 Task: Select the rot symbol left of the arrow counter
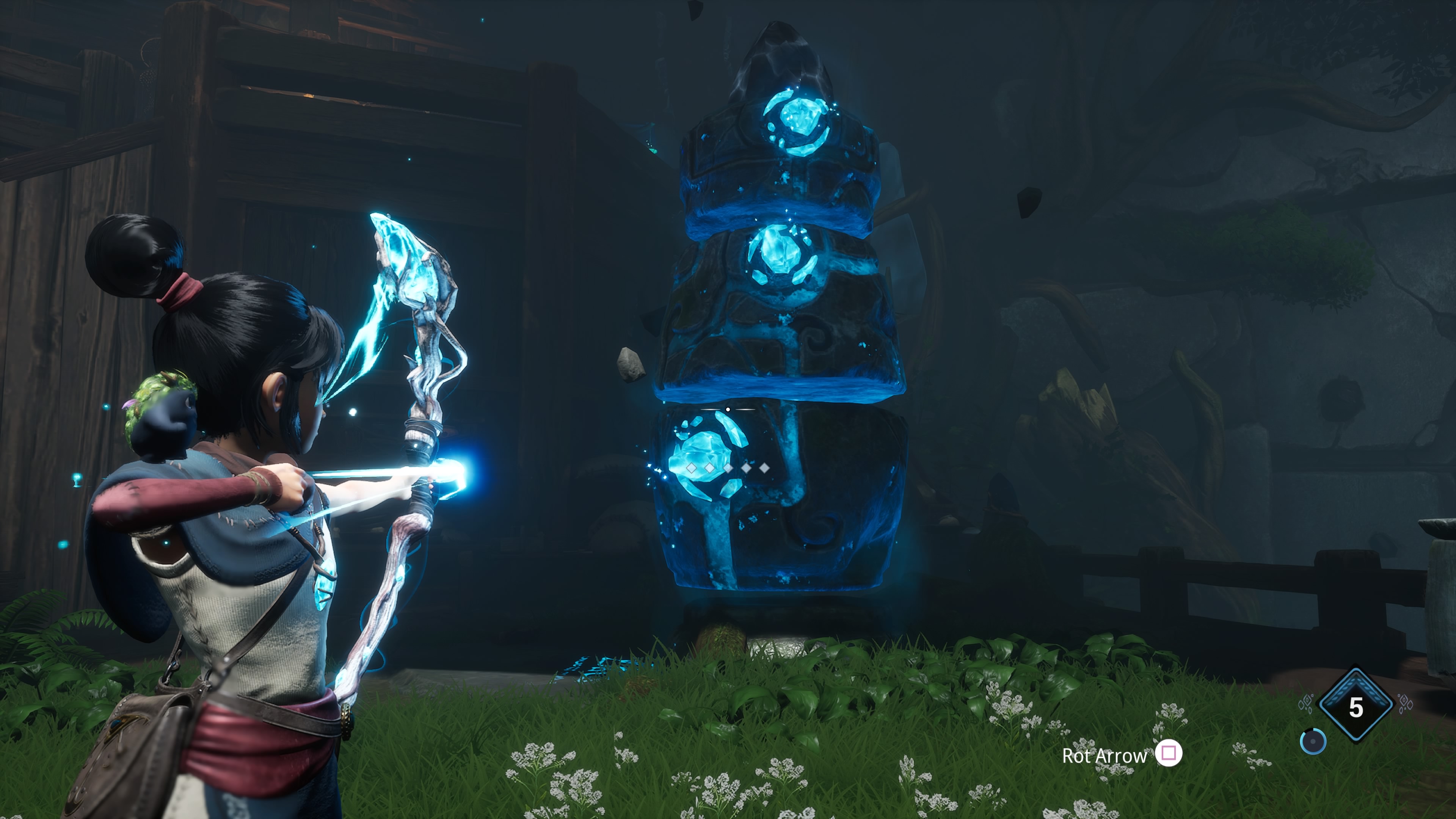click(x=1307, y=704)
